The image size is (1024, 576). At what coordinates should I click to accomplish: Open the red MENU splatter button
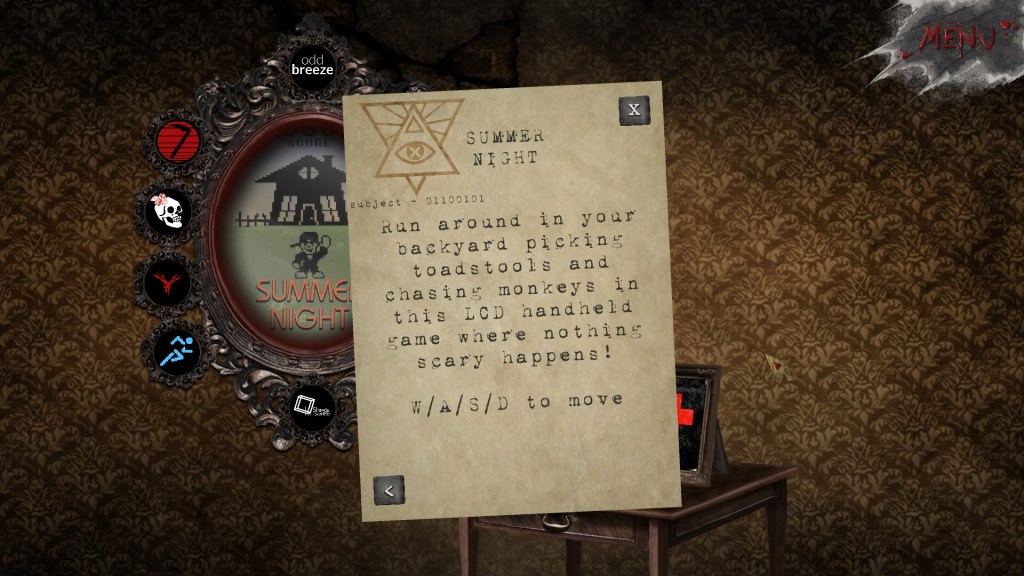click(957, 38)
